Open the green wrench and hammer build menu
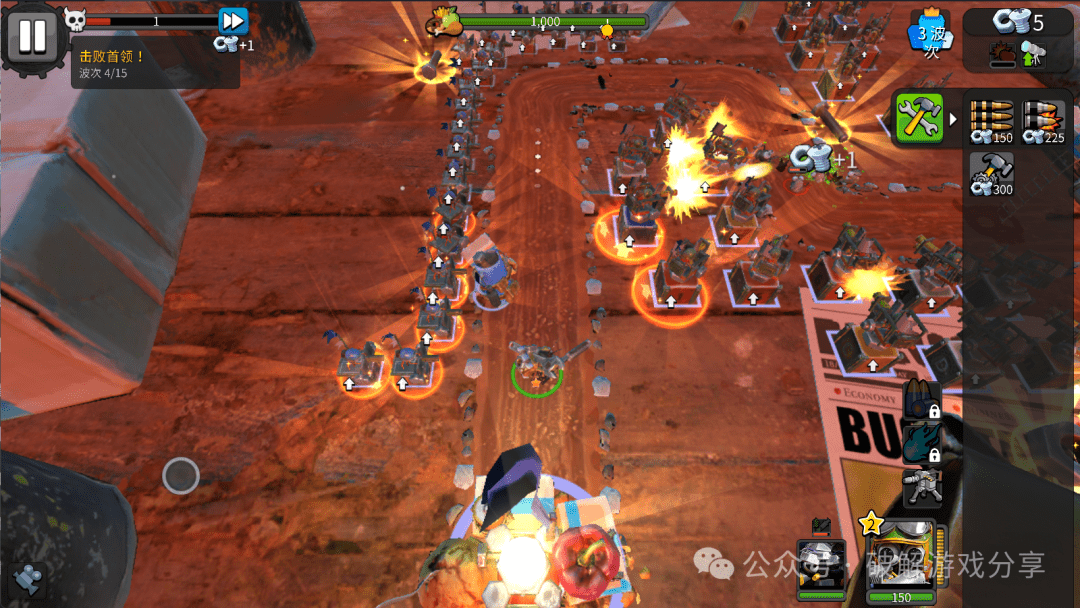The width and height of the screenshot is (1080, 608). click(920, 118)
